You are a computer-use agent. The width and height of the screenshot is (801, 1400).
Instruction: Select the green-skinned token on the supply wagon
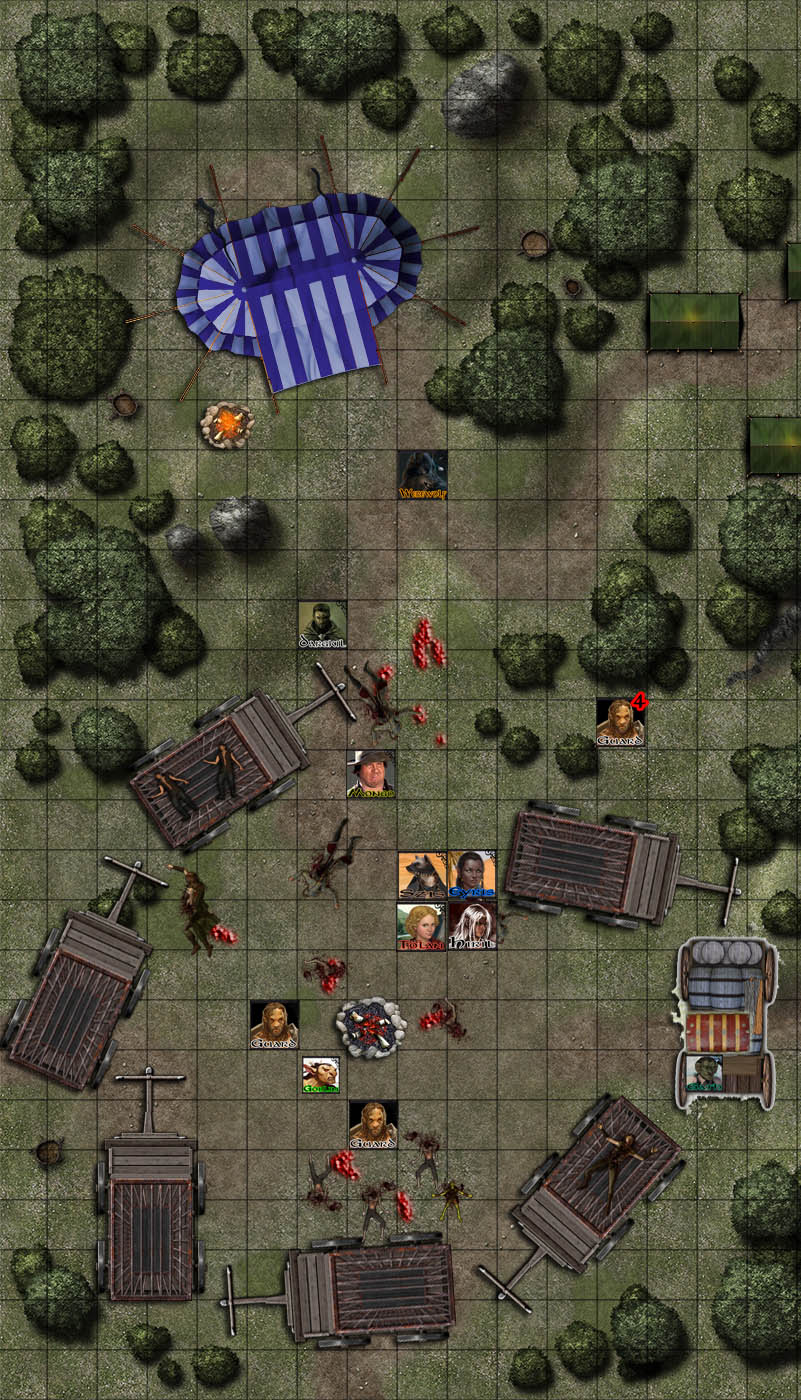click(x=706, y=1074)
